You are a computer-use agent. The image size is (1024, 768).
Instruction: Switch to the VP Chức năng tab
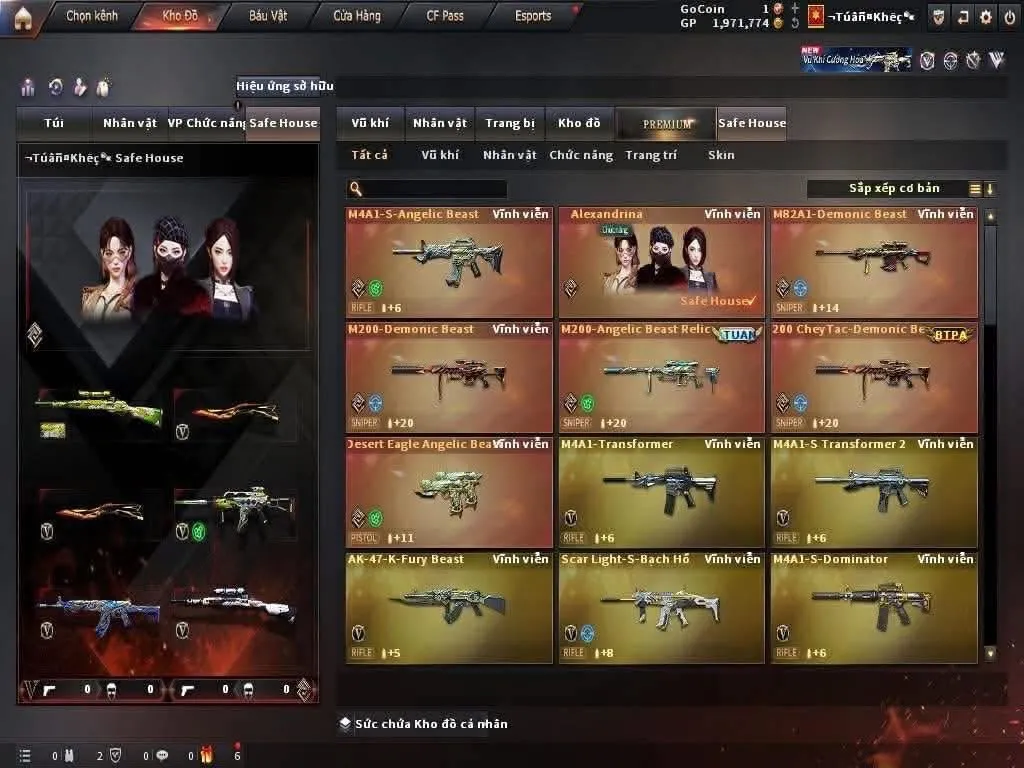206,123
